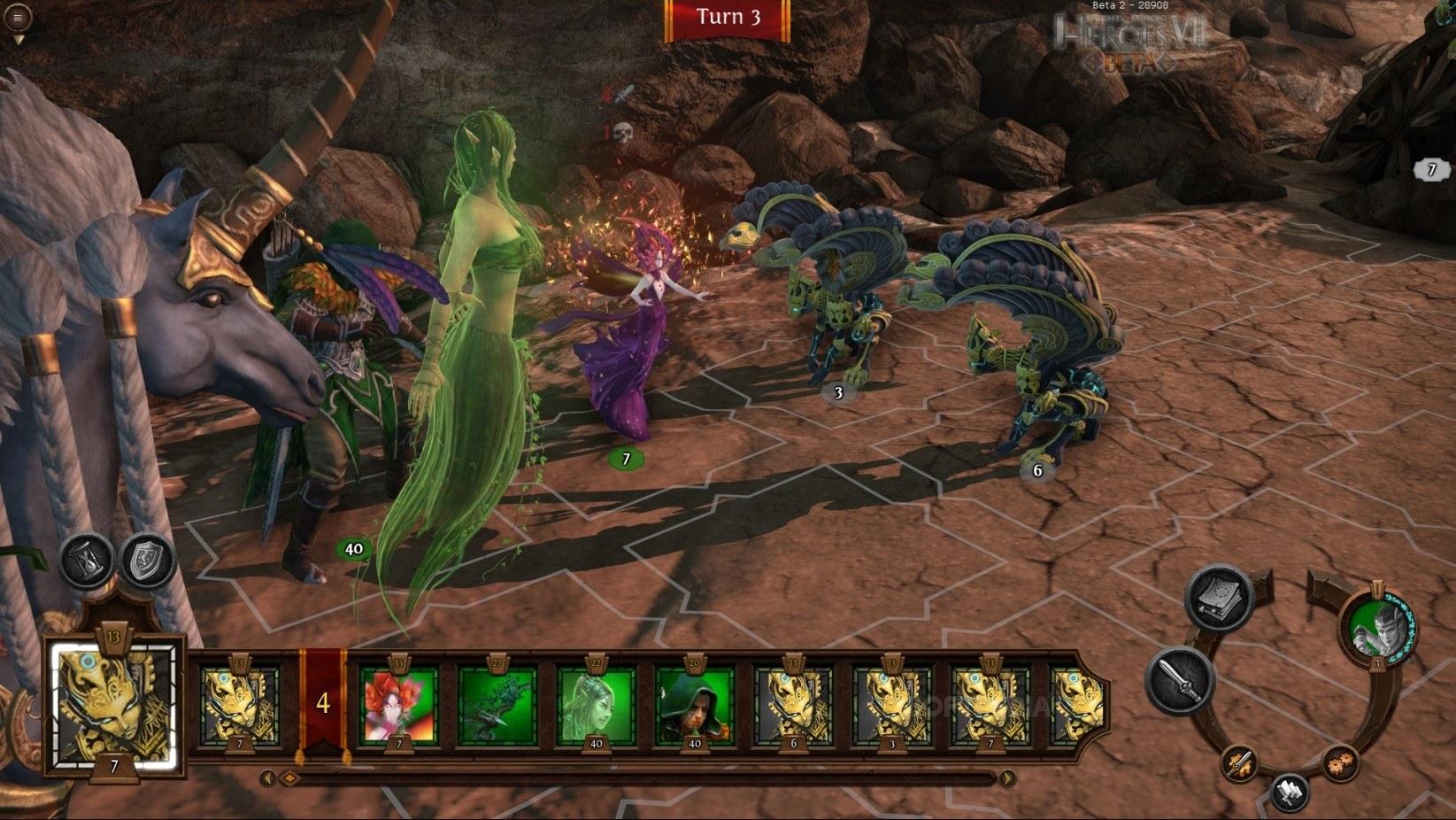
Task: Toggle auto-combat sword and gears button
Action: point(1240,762)
